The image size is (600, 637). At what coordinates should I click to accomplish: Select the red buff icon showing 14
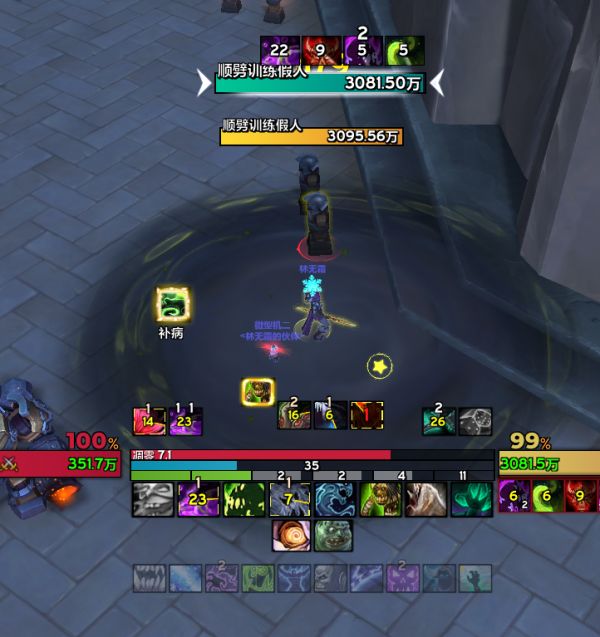pyautogui.click(x=149, y=421)
